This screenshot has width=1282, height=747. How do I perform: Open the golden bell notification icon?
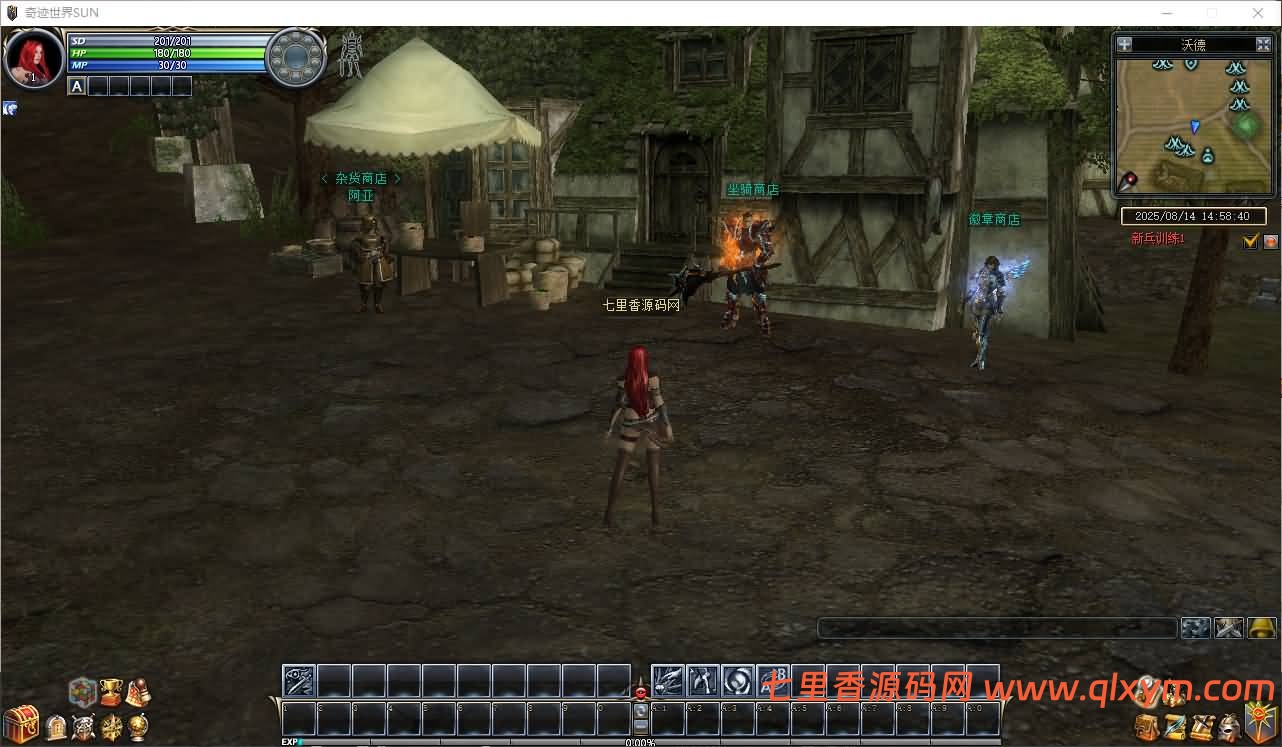(1261, 628)
